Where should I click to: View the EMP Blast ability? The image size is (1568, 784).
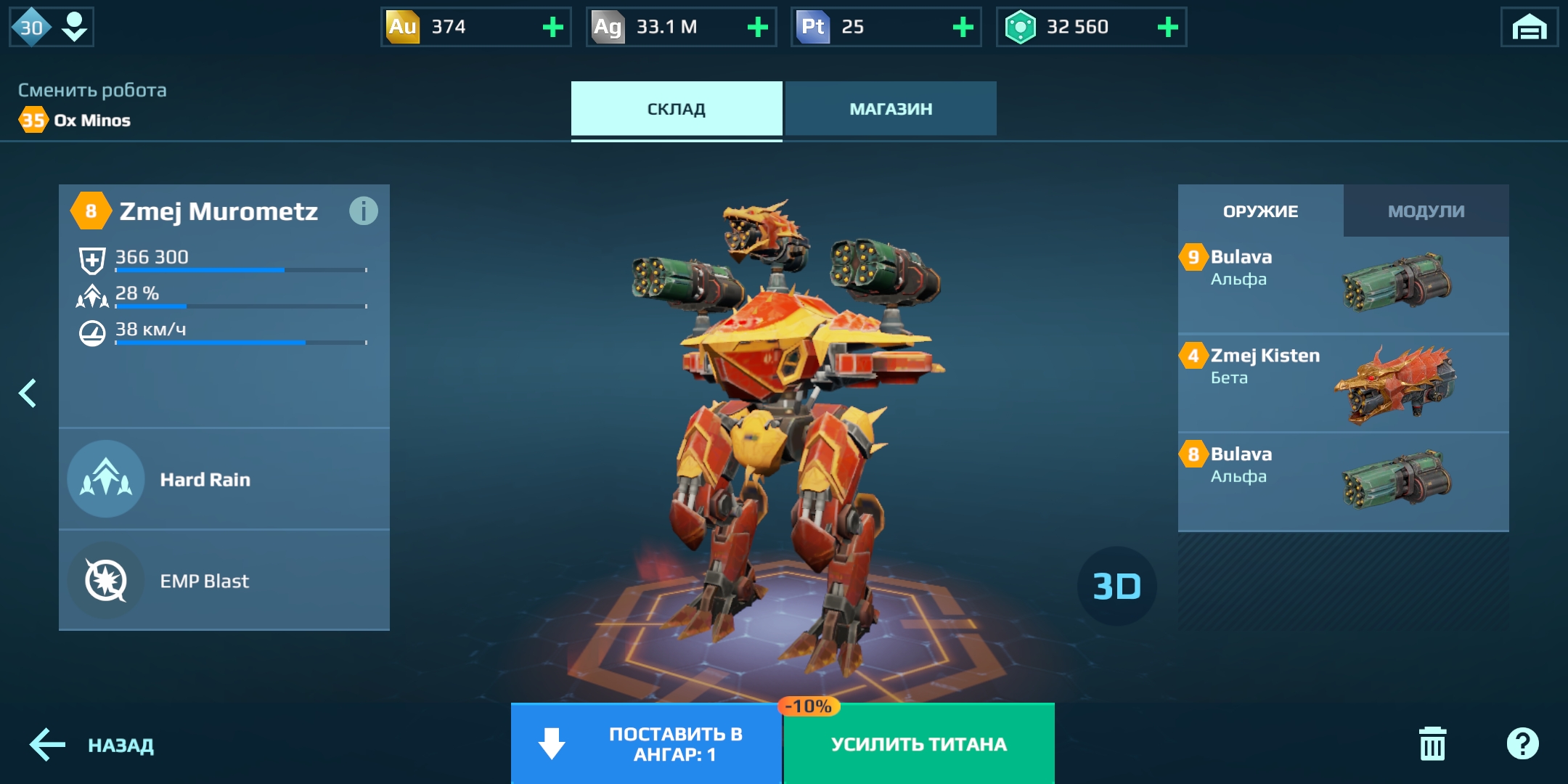click(x=224, y=581)
